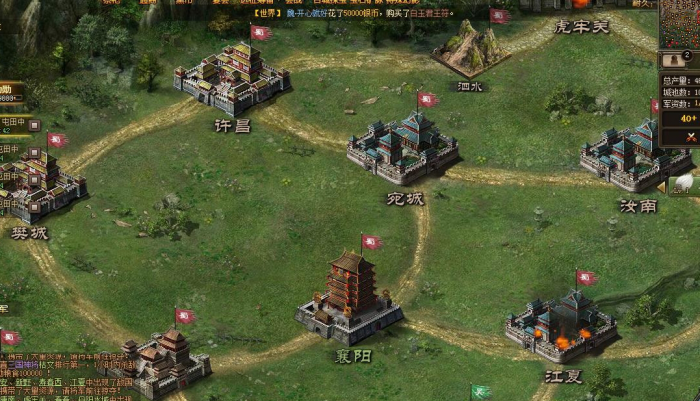The width and height of the screenshot is (700, 401).
Task: Click the white feather icon
Action: tap(684, 183)
